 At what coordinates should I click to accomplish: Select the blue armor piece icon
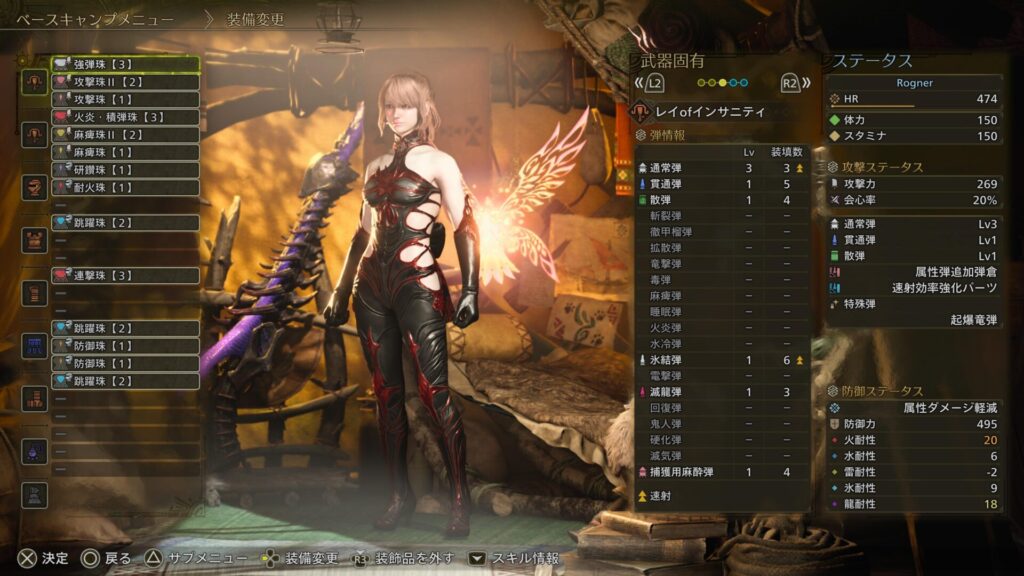35,346
